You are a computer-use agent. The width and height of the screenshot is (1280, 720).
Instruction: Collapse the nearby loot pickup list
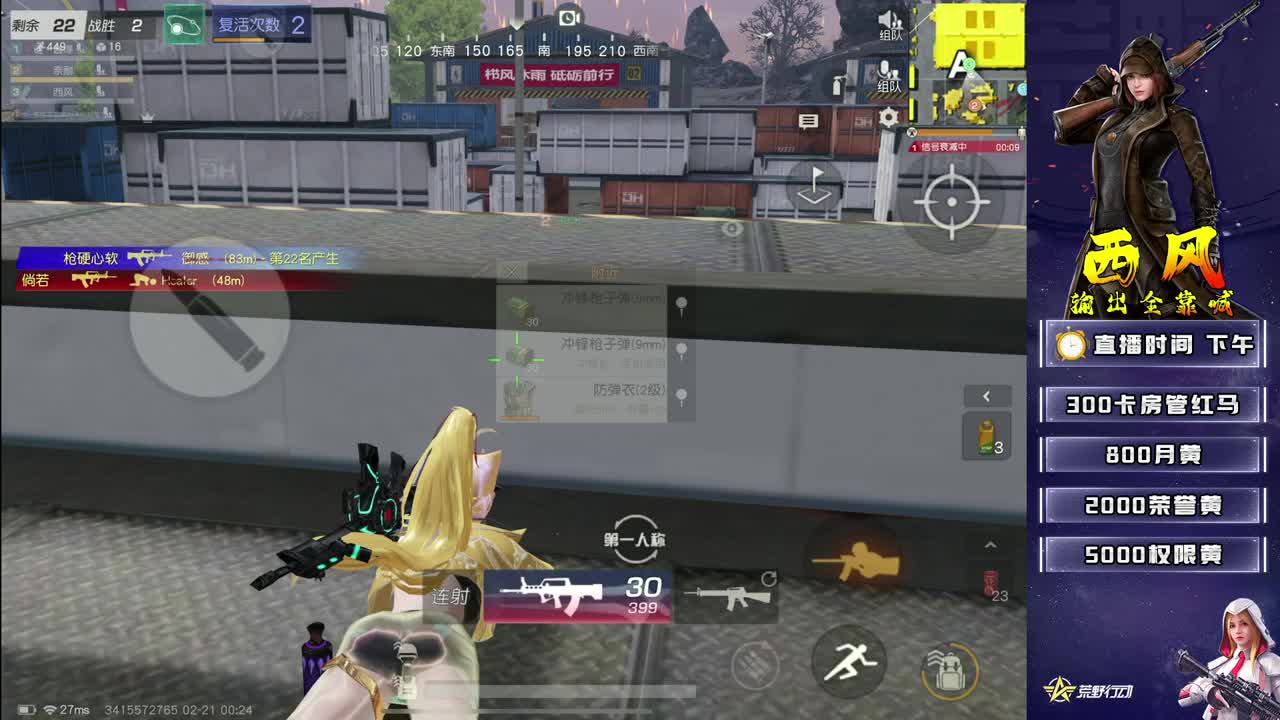pos(512,272)
